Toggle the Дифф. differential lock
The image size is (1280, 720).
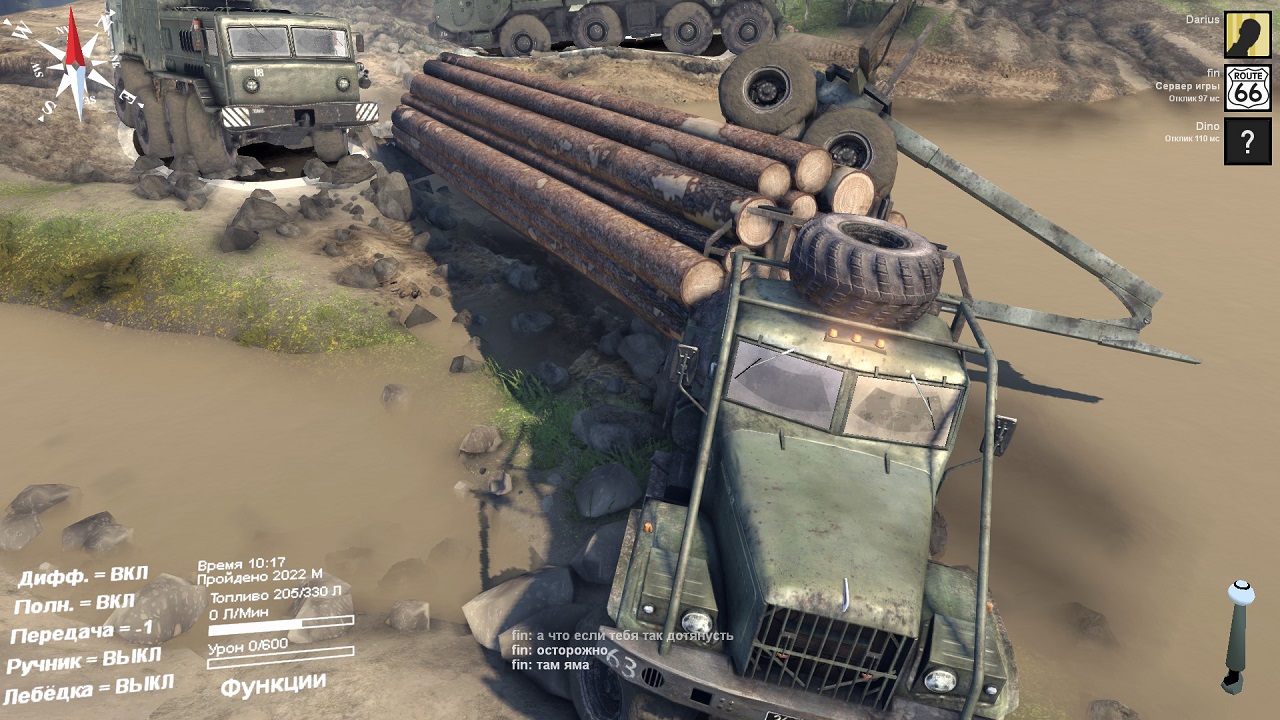pos(83,577)
